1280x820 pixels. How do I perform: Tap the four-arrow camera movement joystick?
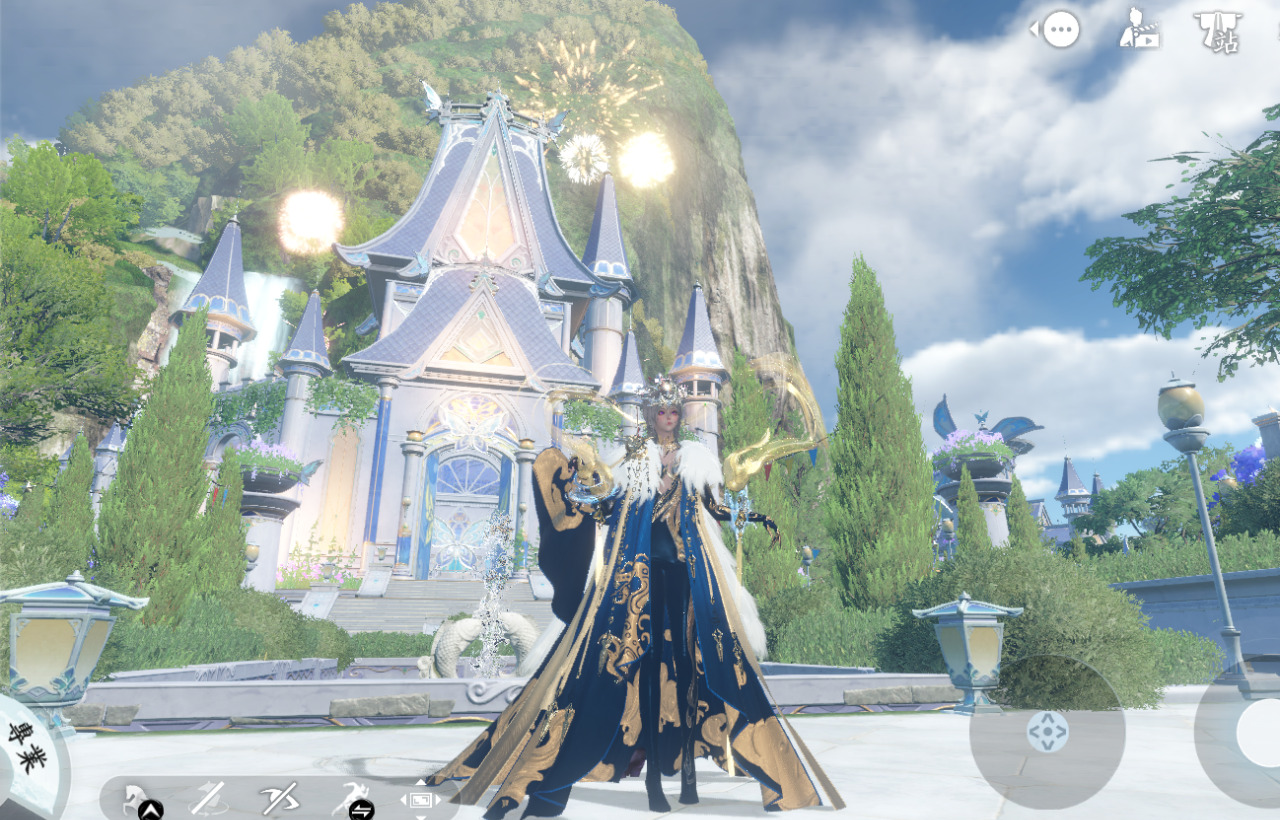point(1047,732)
